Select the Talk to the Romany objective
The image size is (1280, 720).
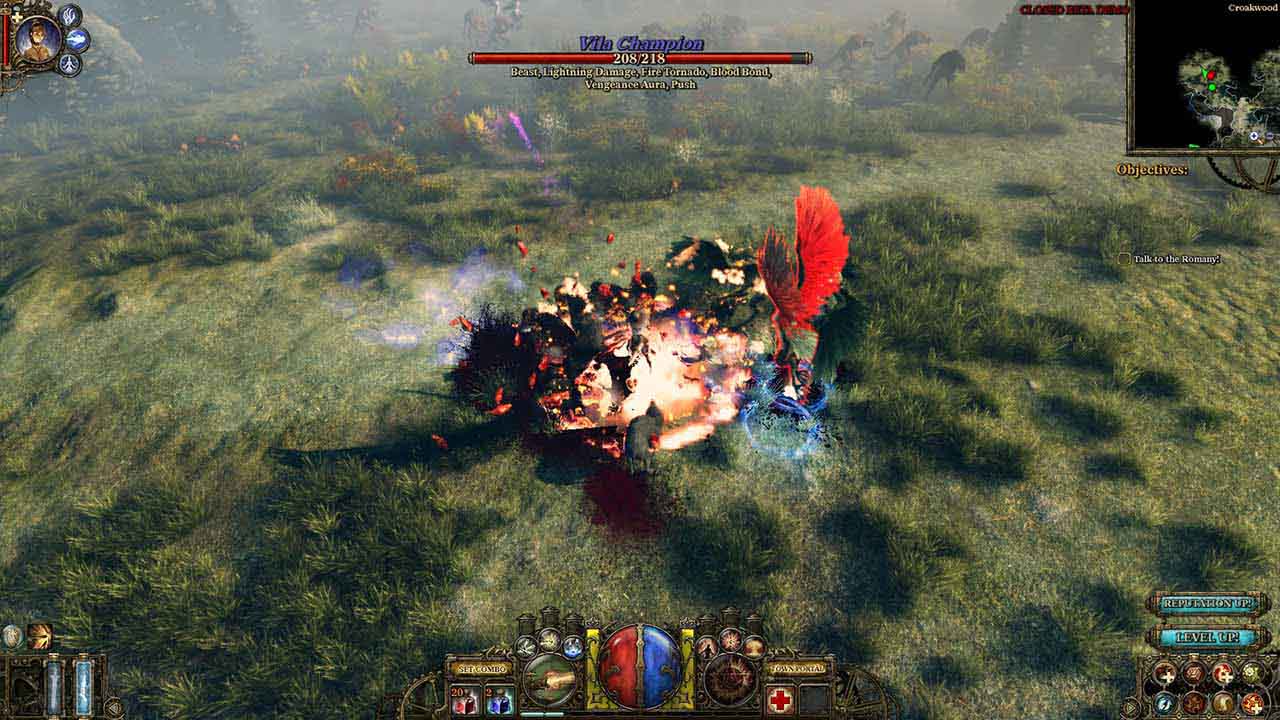pos(1169,259)
